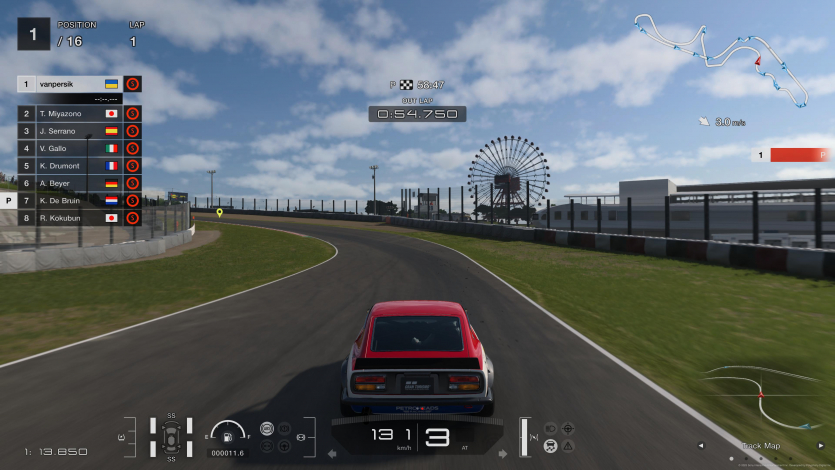Select K. De Bruin's leaderboard row
This screenshot has height=470, width=835.
pos(70,200)
